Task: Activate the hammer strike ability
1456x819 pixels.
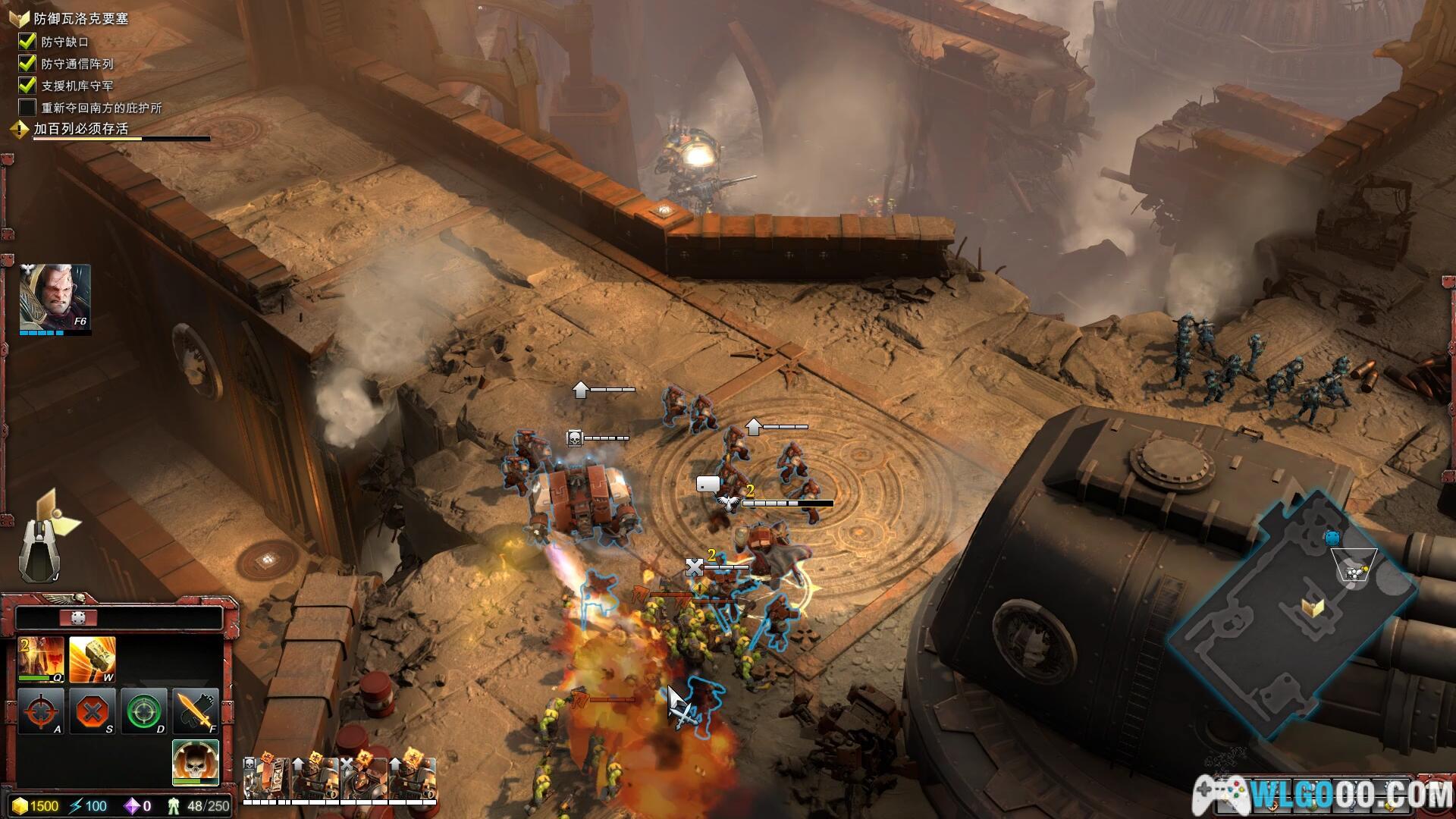Action: pyautogui.click(x=92, y=659)
